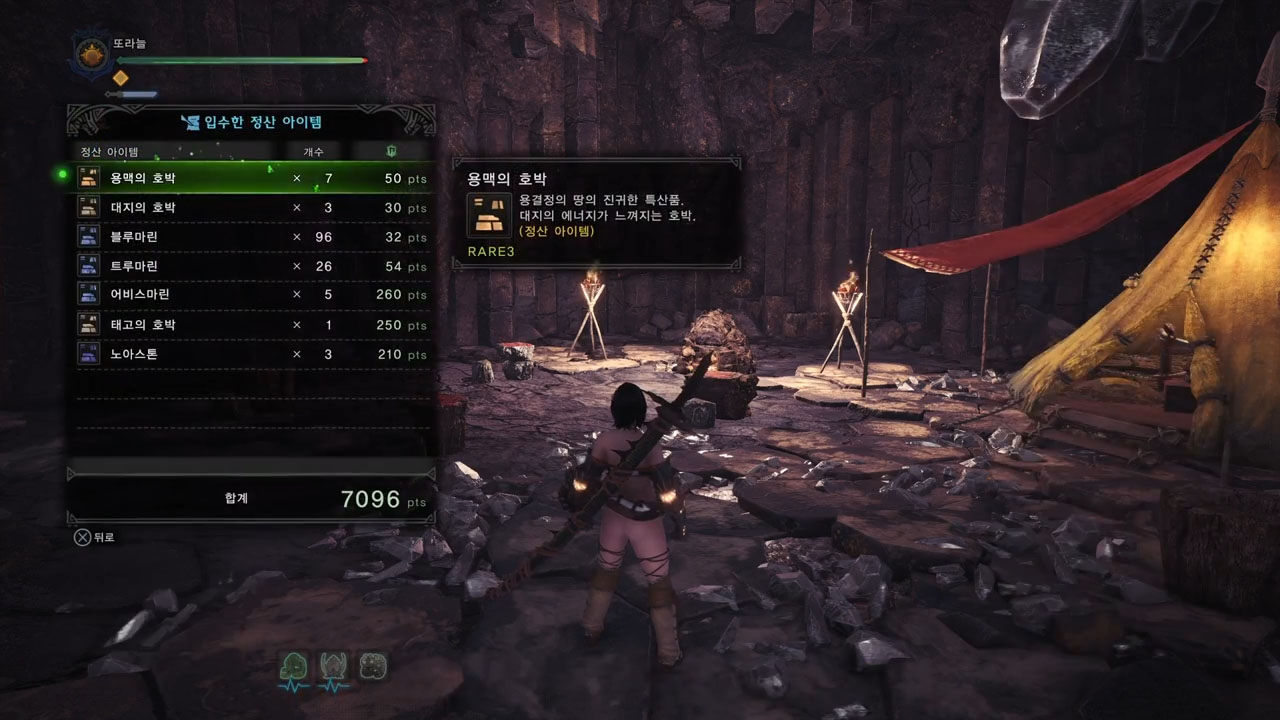Choose the 대지의 호박 item row

250,208
